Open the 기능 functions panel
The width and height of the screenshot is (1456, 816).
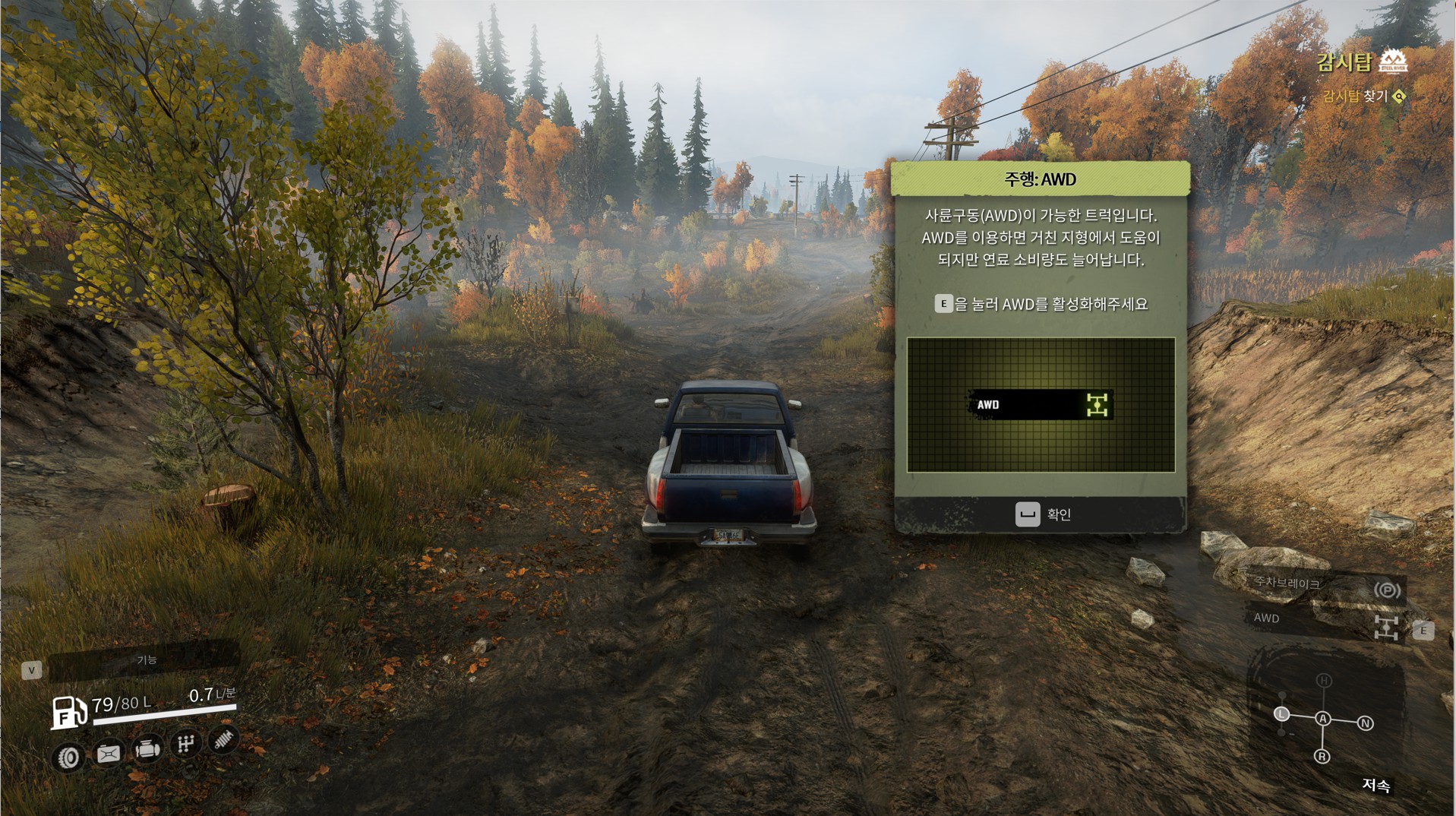145,660
